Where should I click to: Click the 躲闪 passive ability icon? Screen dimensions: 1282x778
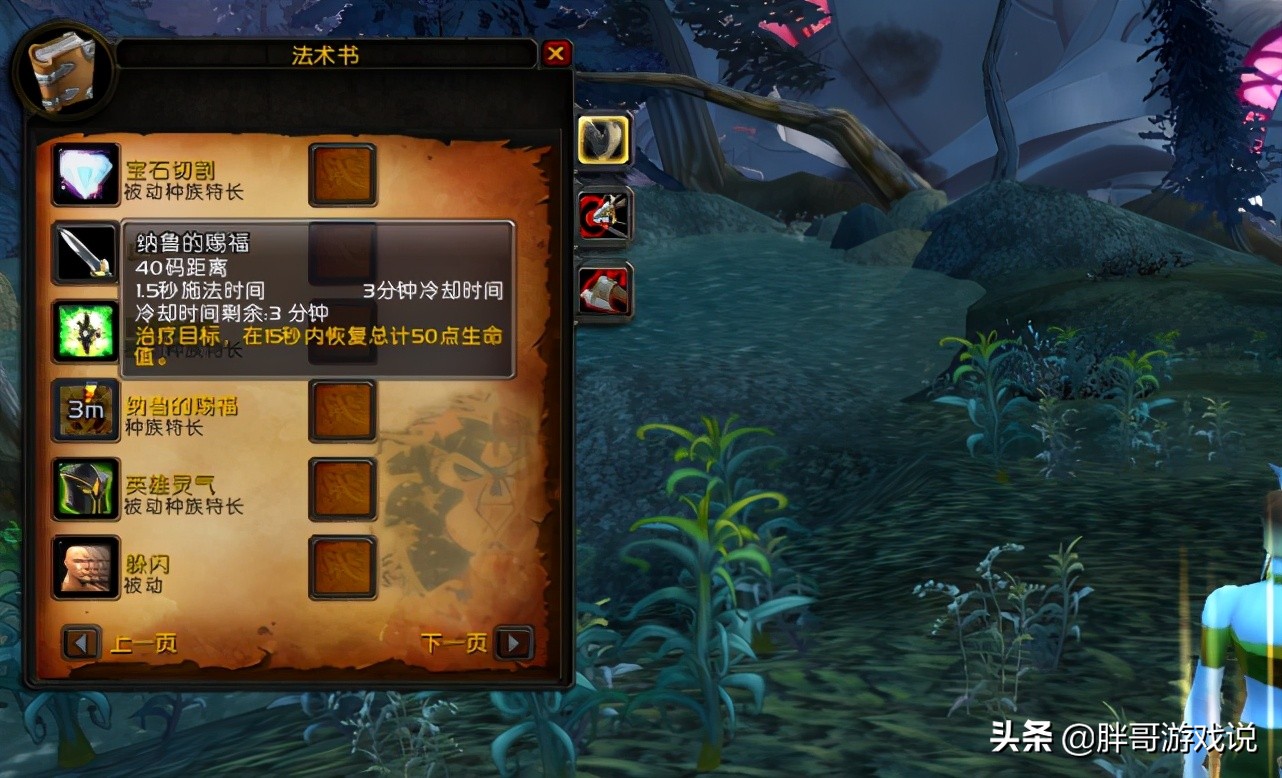[x=86, y=566]
